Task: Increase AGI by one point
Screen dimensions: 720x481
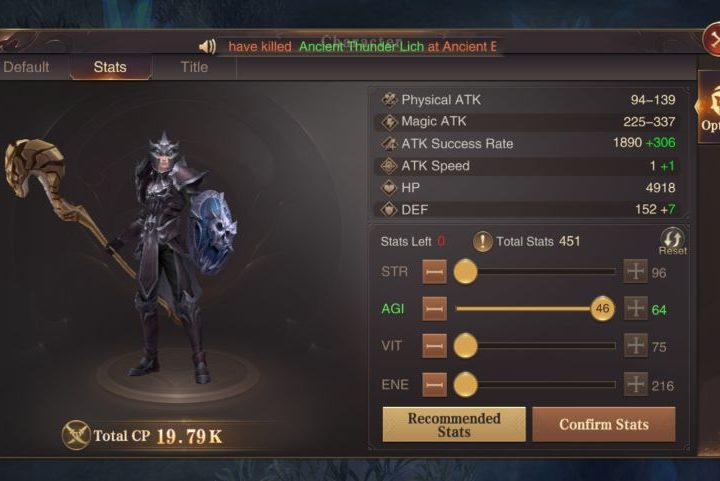Action: click(635, 309)
